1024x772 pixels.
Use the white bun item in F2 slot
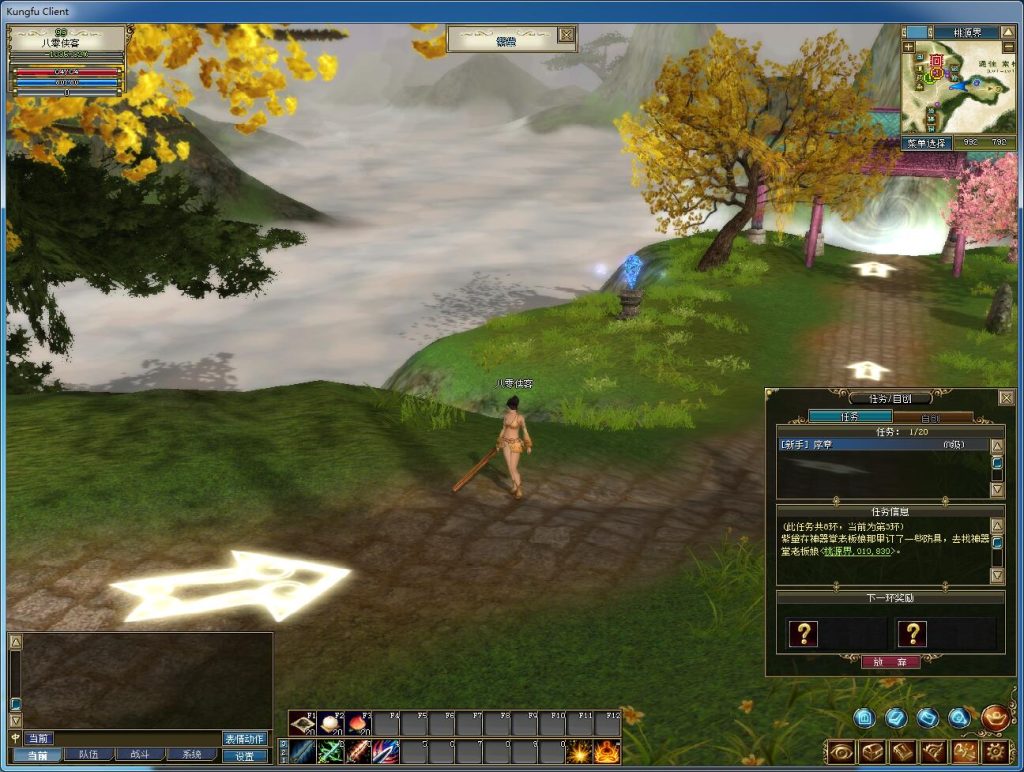click(x=331, y=723)
